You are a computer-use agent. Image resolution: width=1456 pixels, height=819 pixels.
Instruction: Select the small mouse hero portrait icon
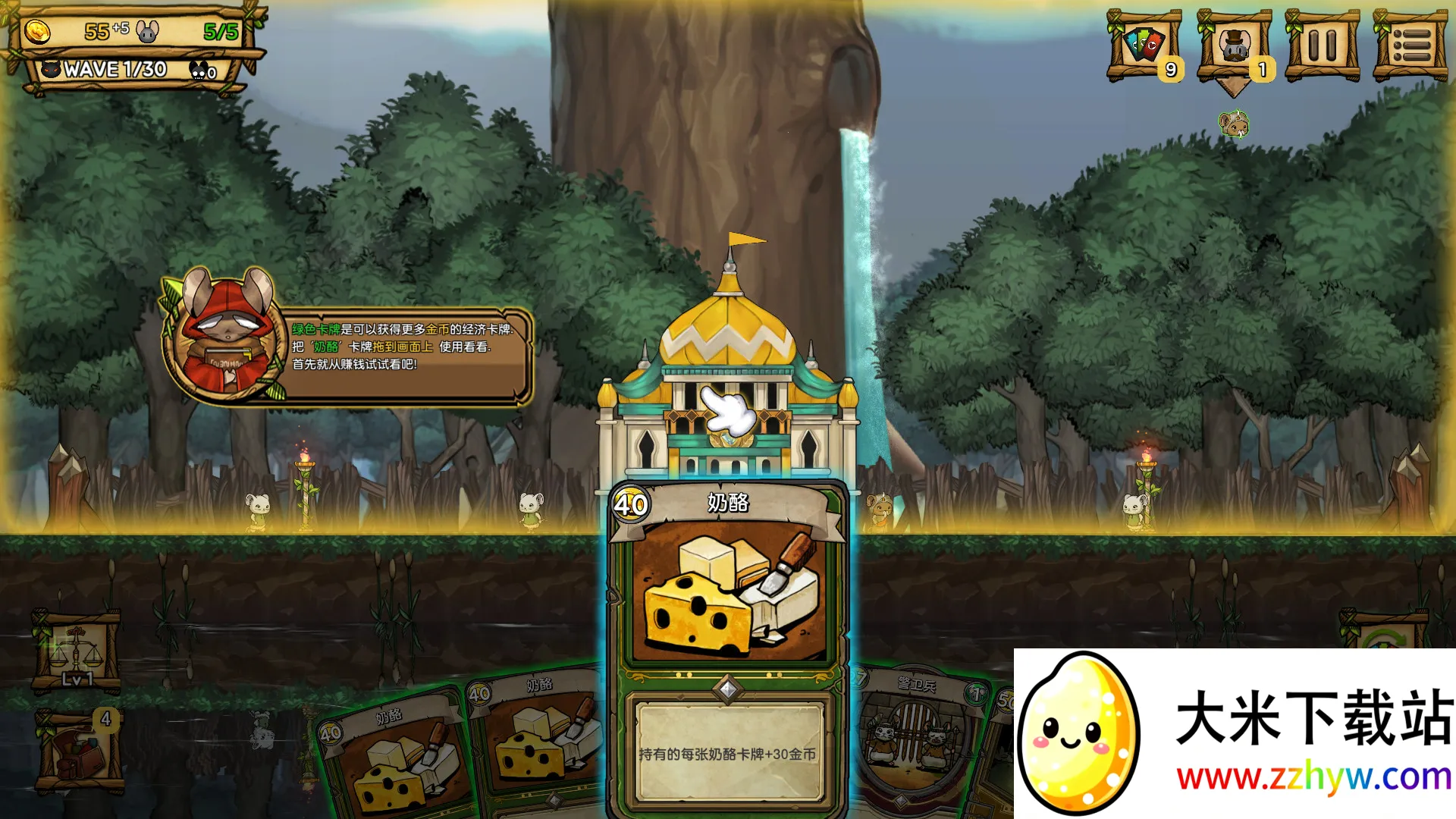pos(1234,124)
